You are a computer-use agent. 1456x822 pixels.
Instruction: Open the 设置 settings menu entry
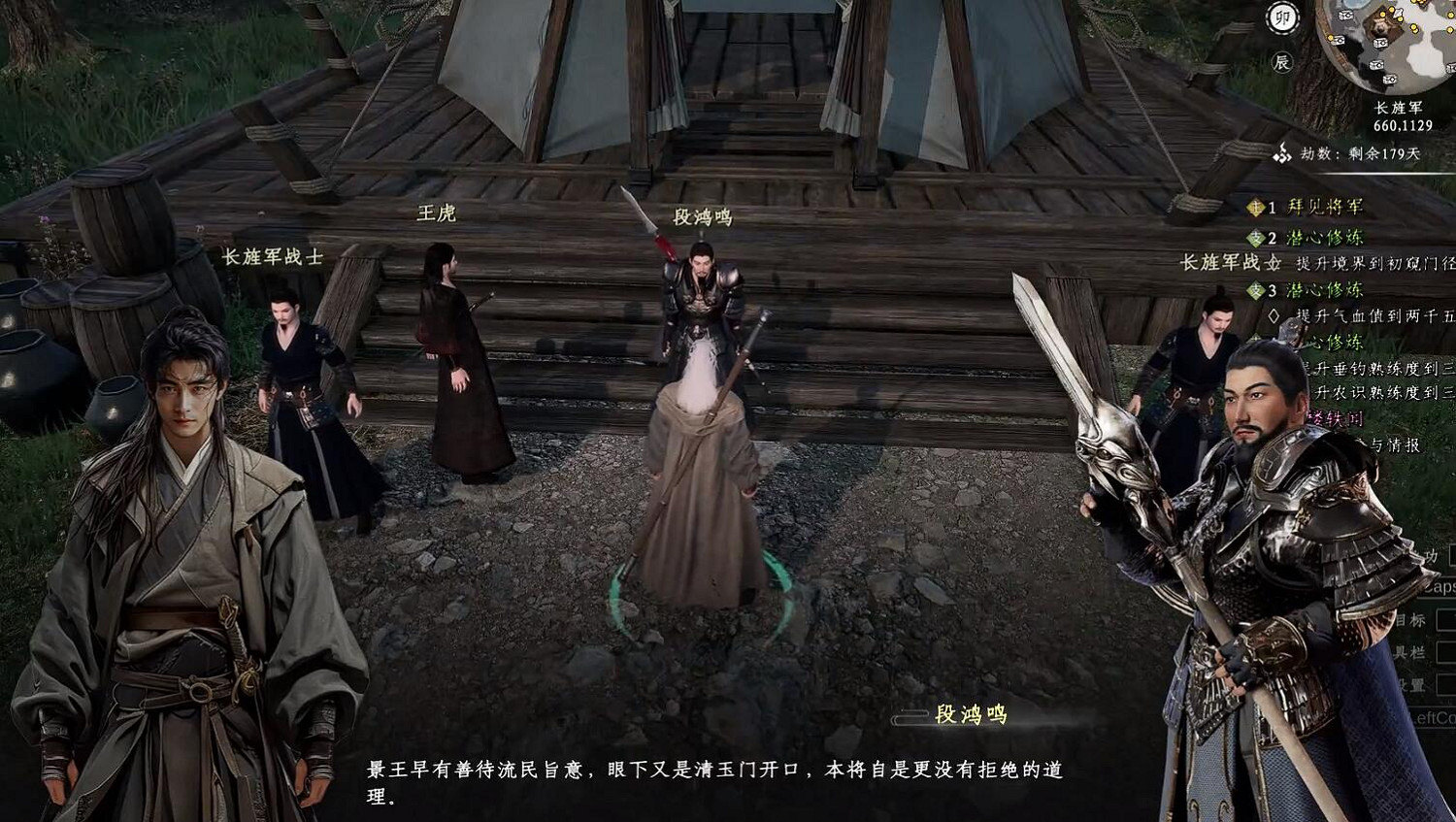tap(1412, 684)
